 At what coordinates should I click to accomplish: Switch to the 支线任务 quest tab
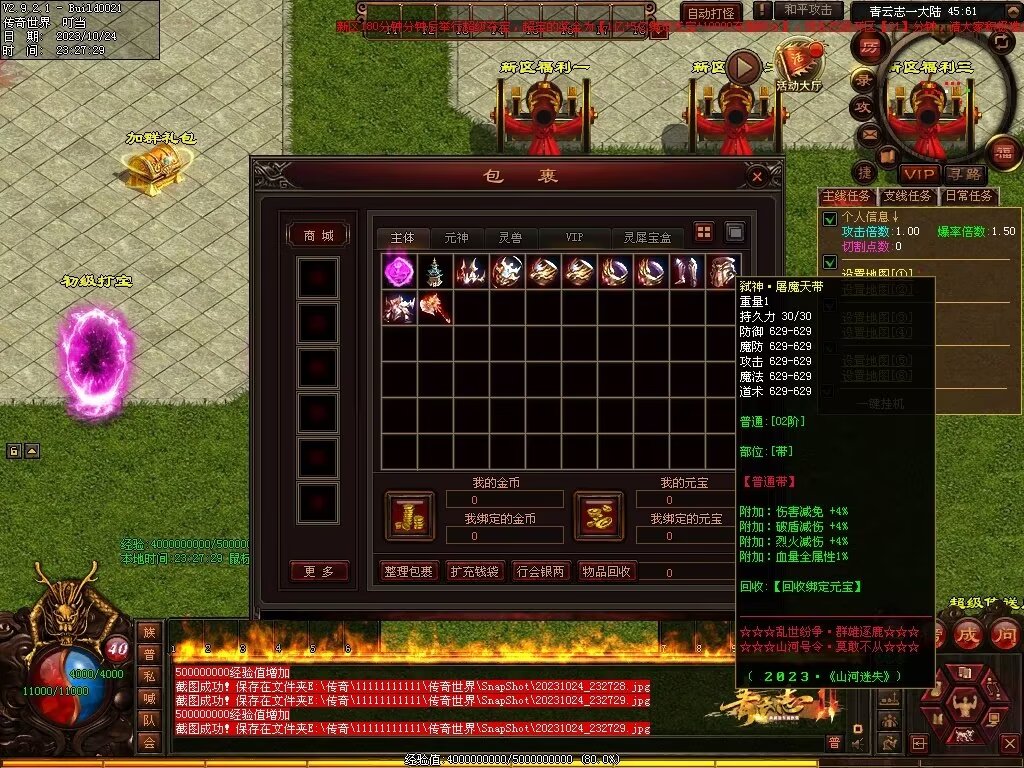(908, 196)
